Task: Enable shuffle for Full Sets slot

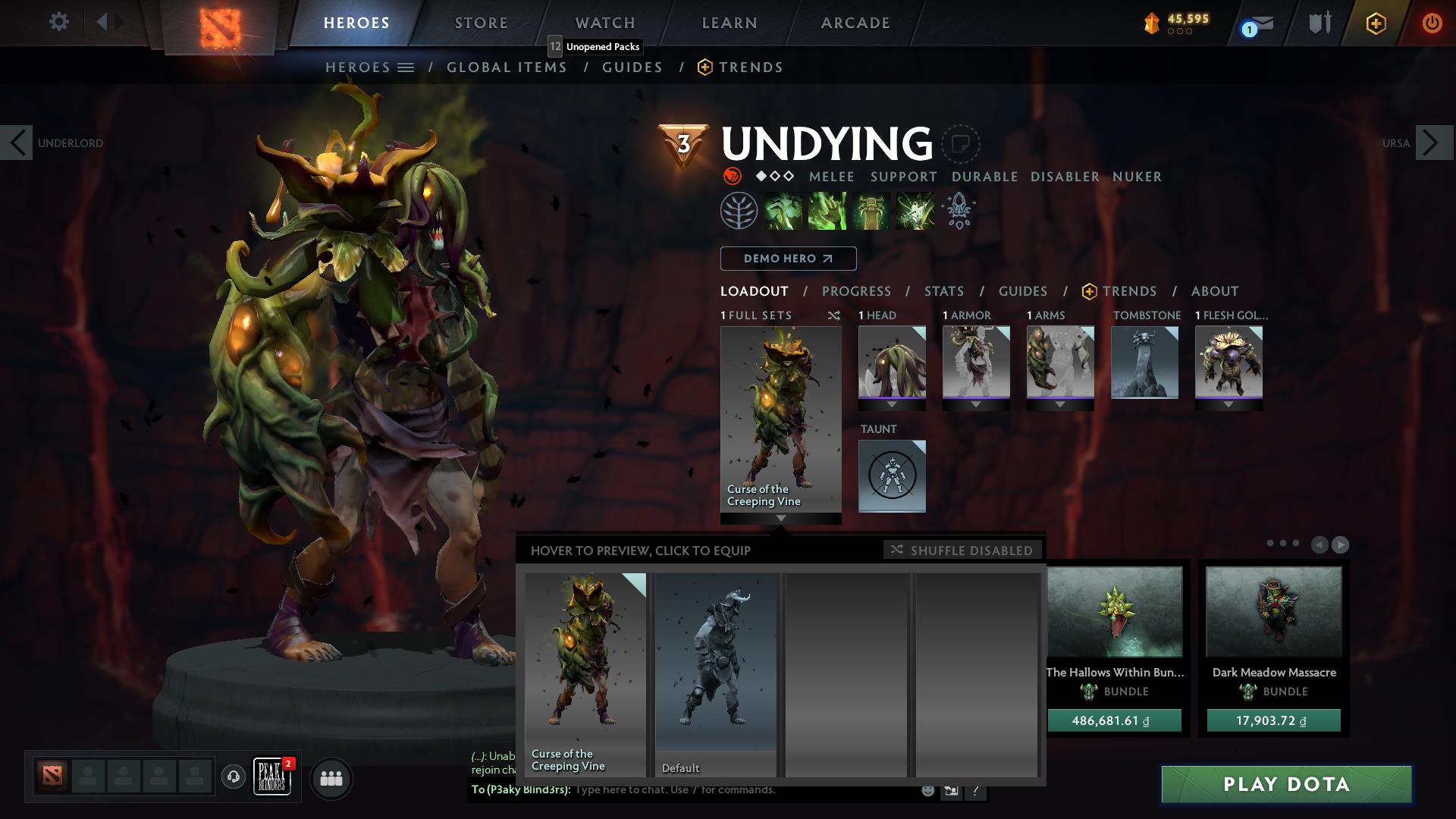Action: 834,315
